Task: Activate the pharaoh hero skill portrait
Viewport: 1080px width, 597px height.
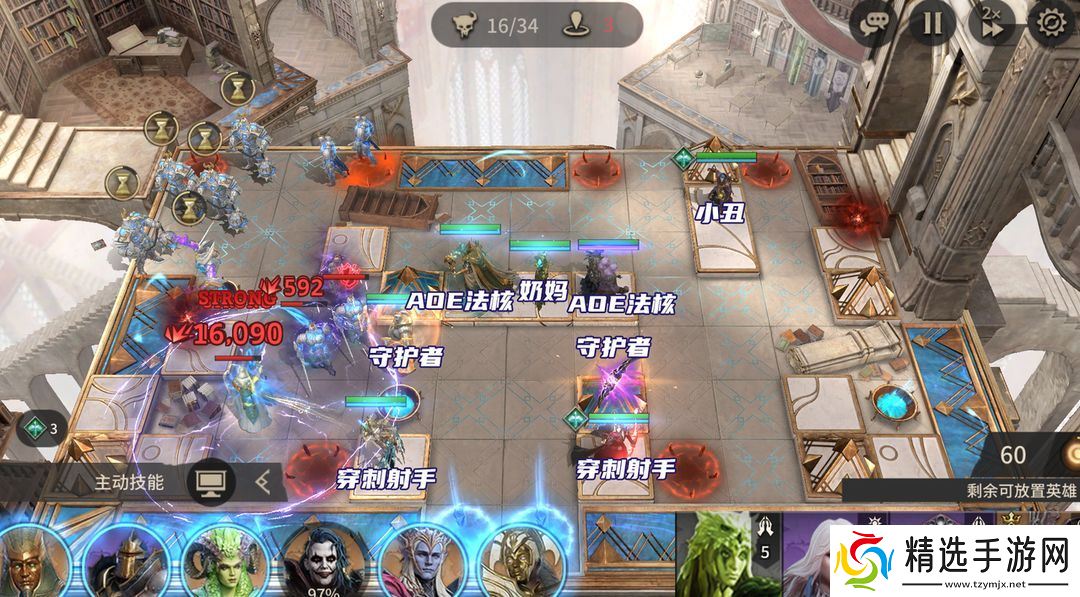Action: point(33,560)
